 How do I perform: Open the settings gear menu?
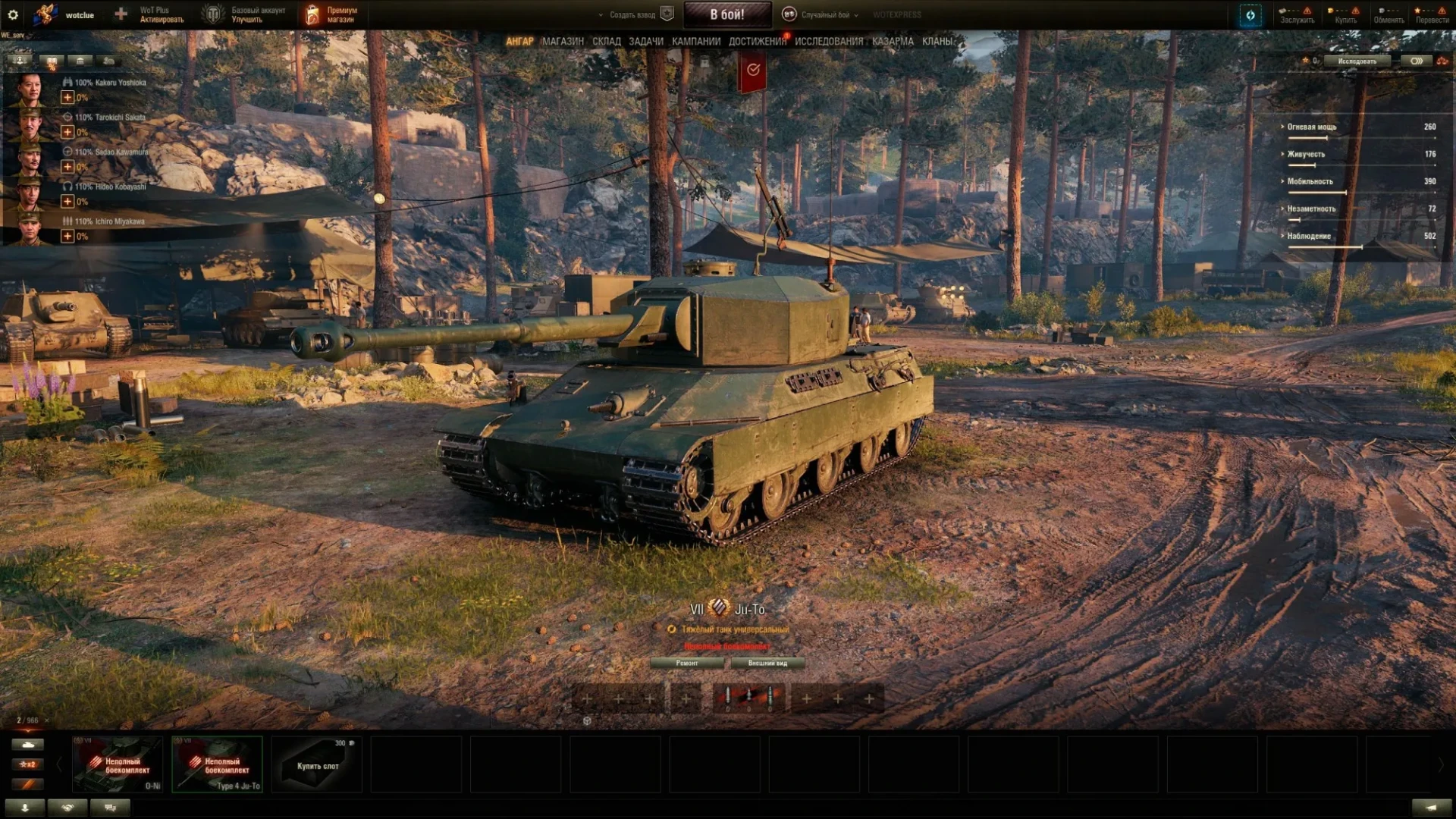tap(13, 14)
